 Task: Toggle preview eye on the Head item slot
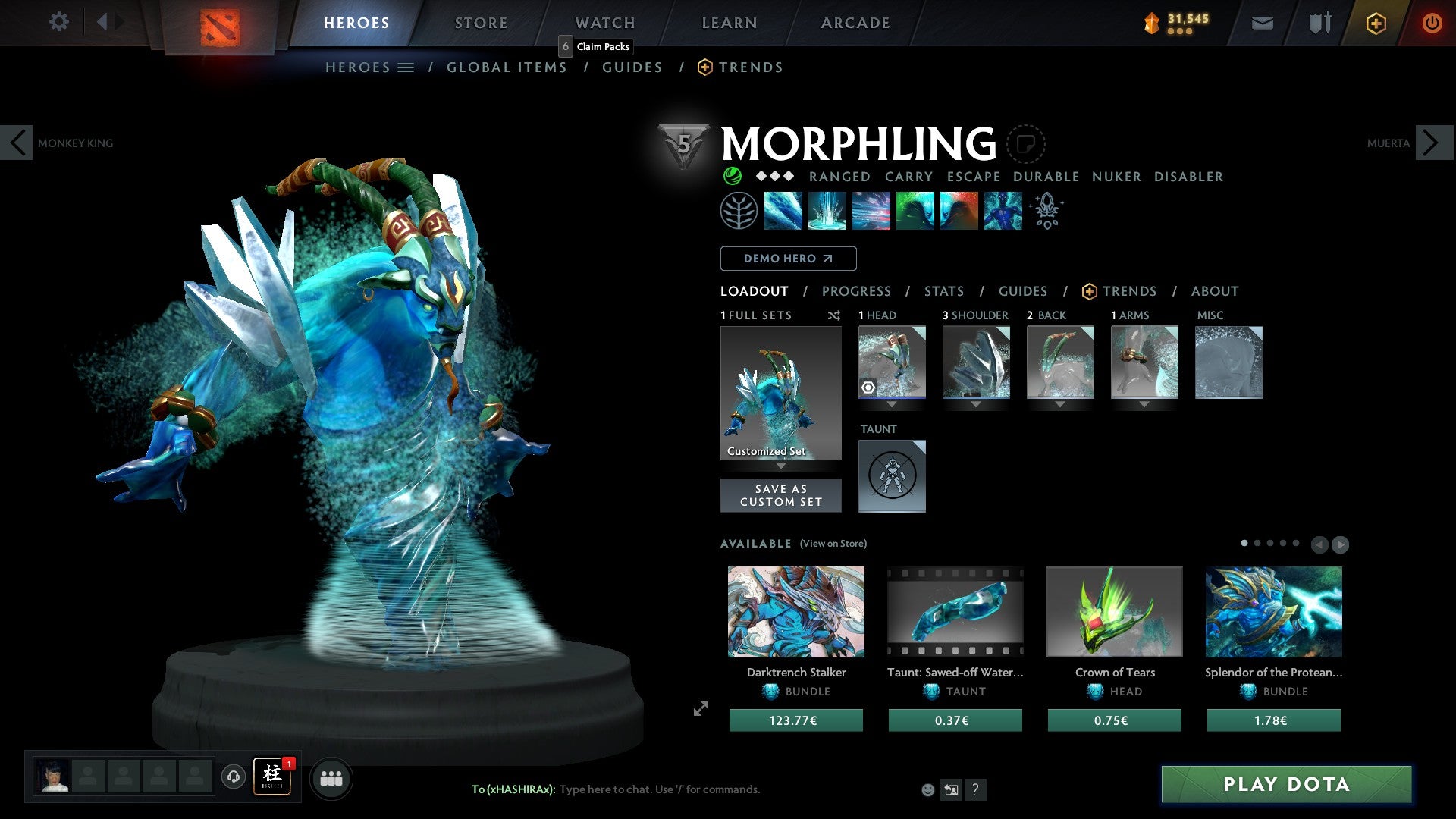pyautogui.click(x=870, y=388)
